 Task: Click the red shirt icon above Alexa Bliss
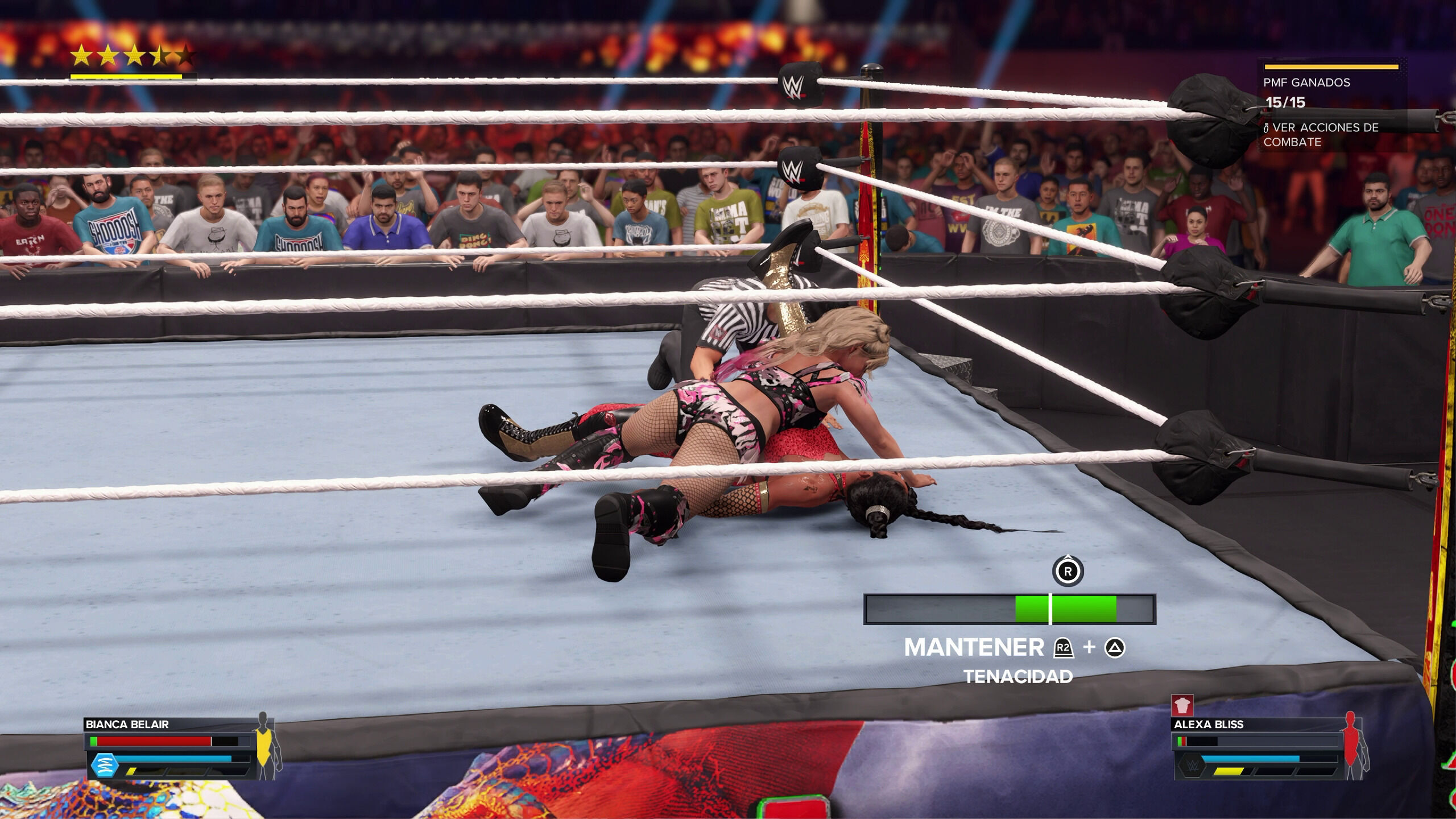[1182, 706]
